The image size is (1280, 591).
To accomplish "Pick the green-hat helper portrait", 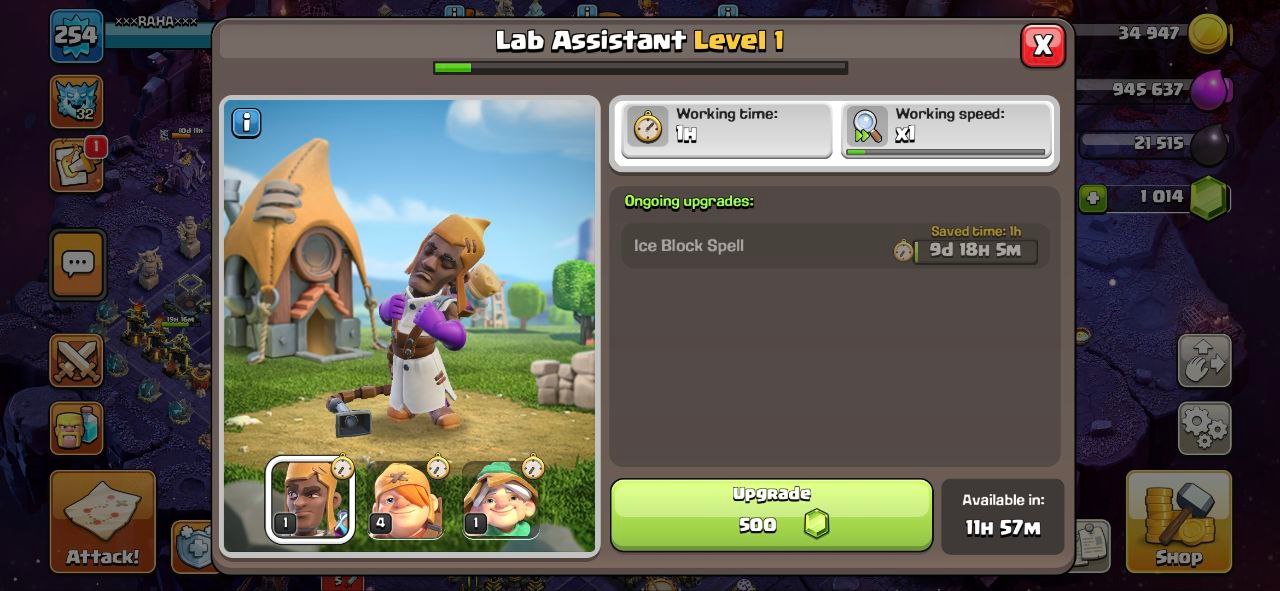I will (x=501, y=498).
